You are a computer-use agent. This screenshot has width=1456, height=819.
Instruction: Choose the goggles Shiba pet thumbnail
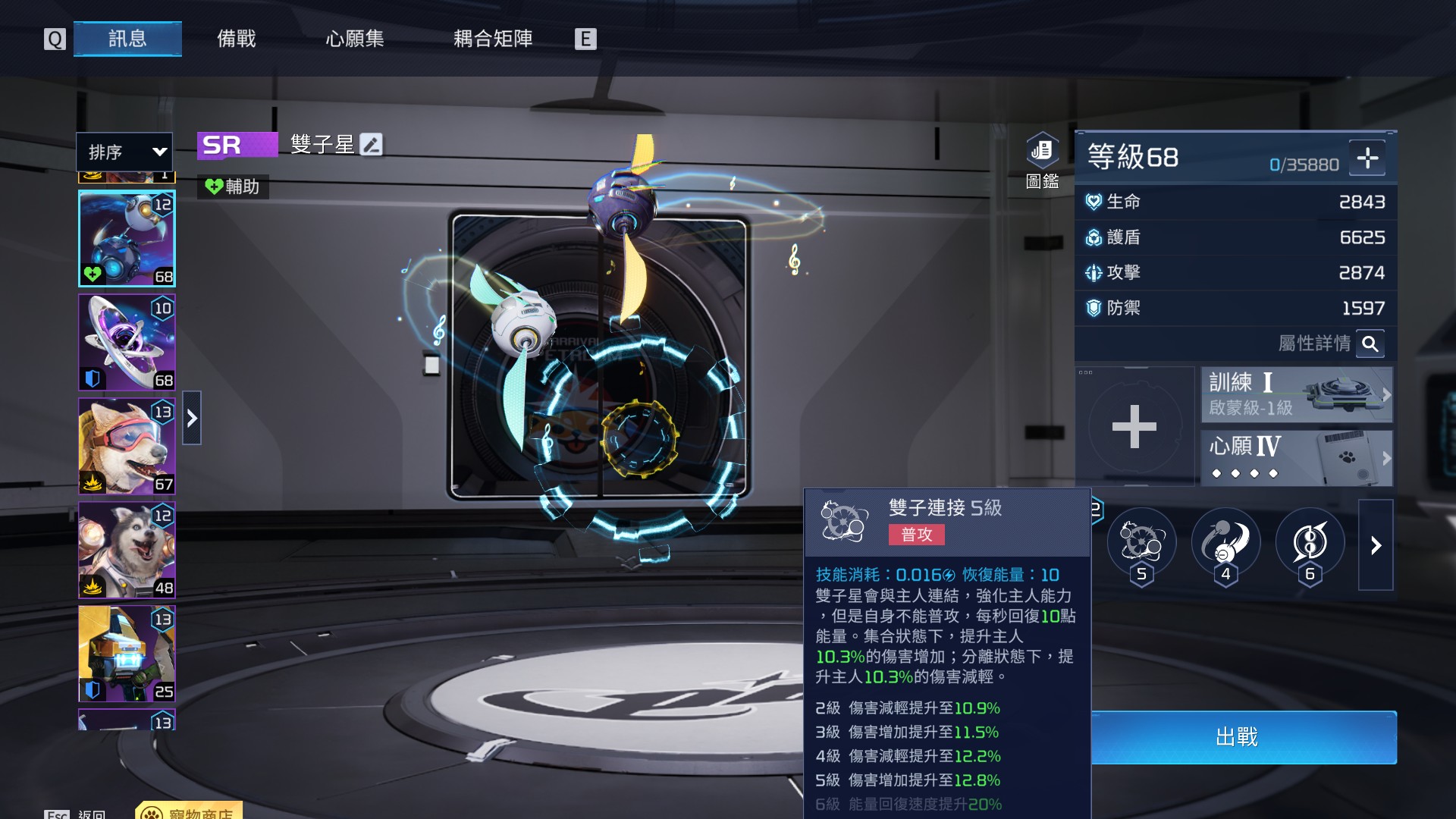(x=127, y=446)
